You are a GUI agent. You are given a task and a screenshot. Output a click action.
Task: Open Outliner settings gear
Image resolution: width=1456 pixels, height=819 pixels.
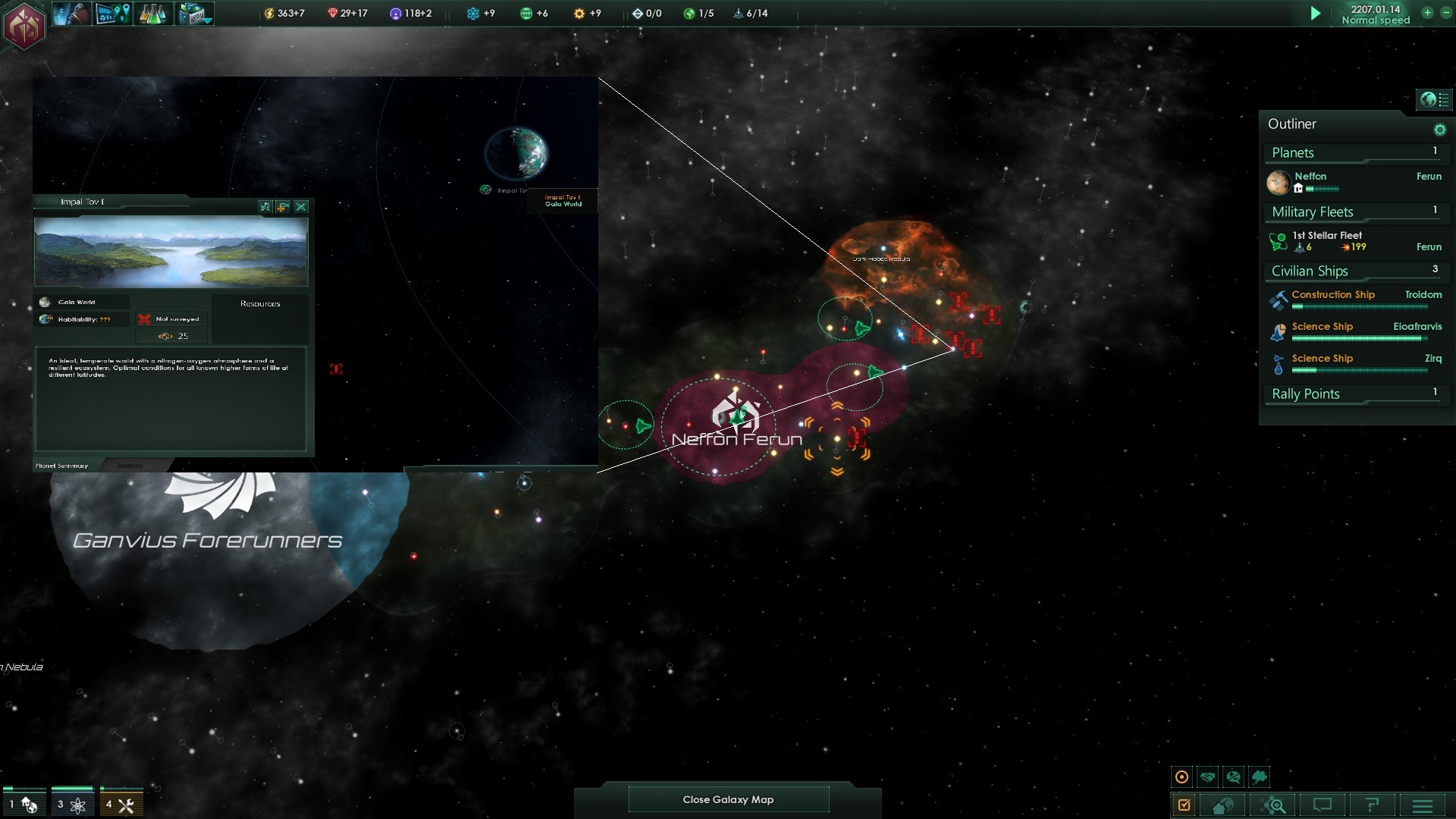(1439, 130)
